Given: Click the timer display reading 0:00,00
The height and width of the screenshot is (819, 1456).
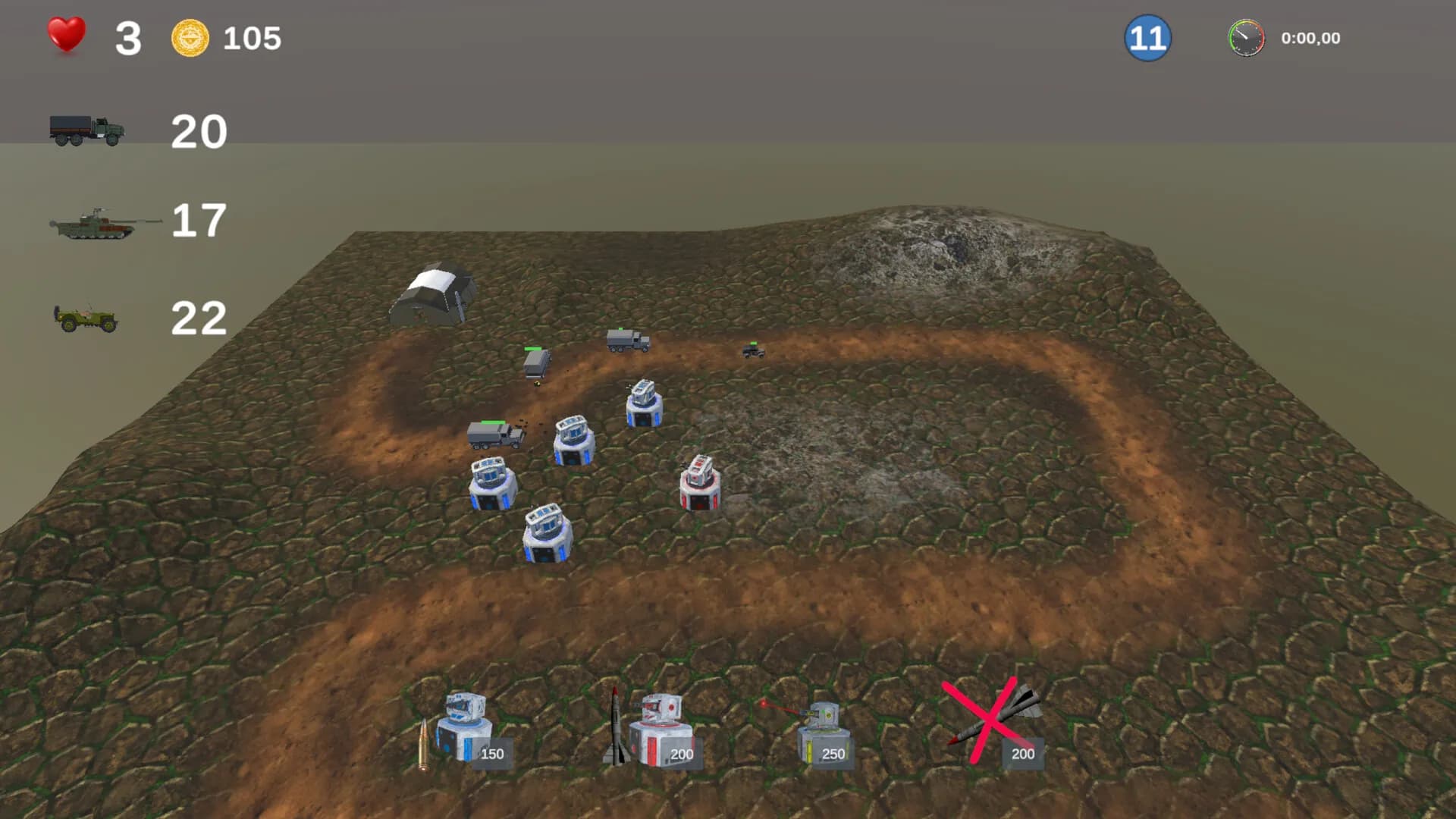Looking at the screenshot, I should click(x=1310, y=37).
